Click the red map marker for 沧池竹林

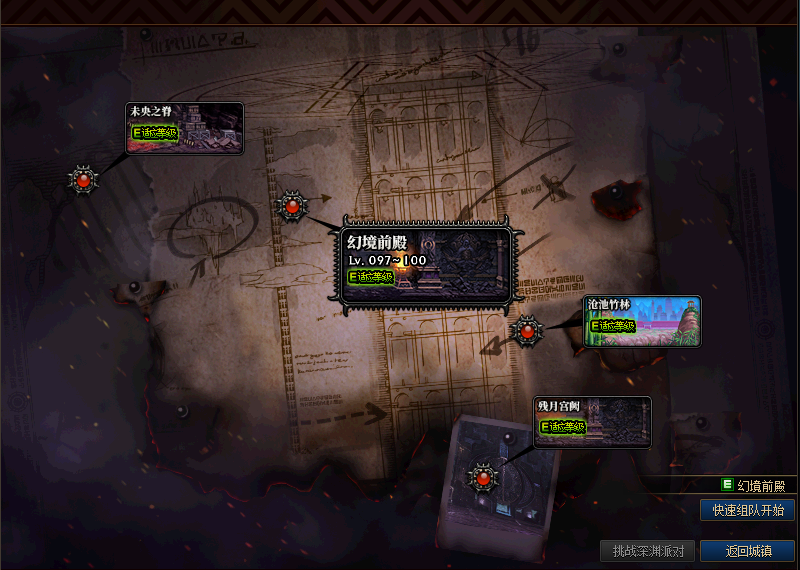(x=526, y=329)
